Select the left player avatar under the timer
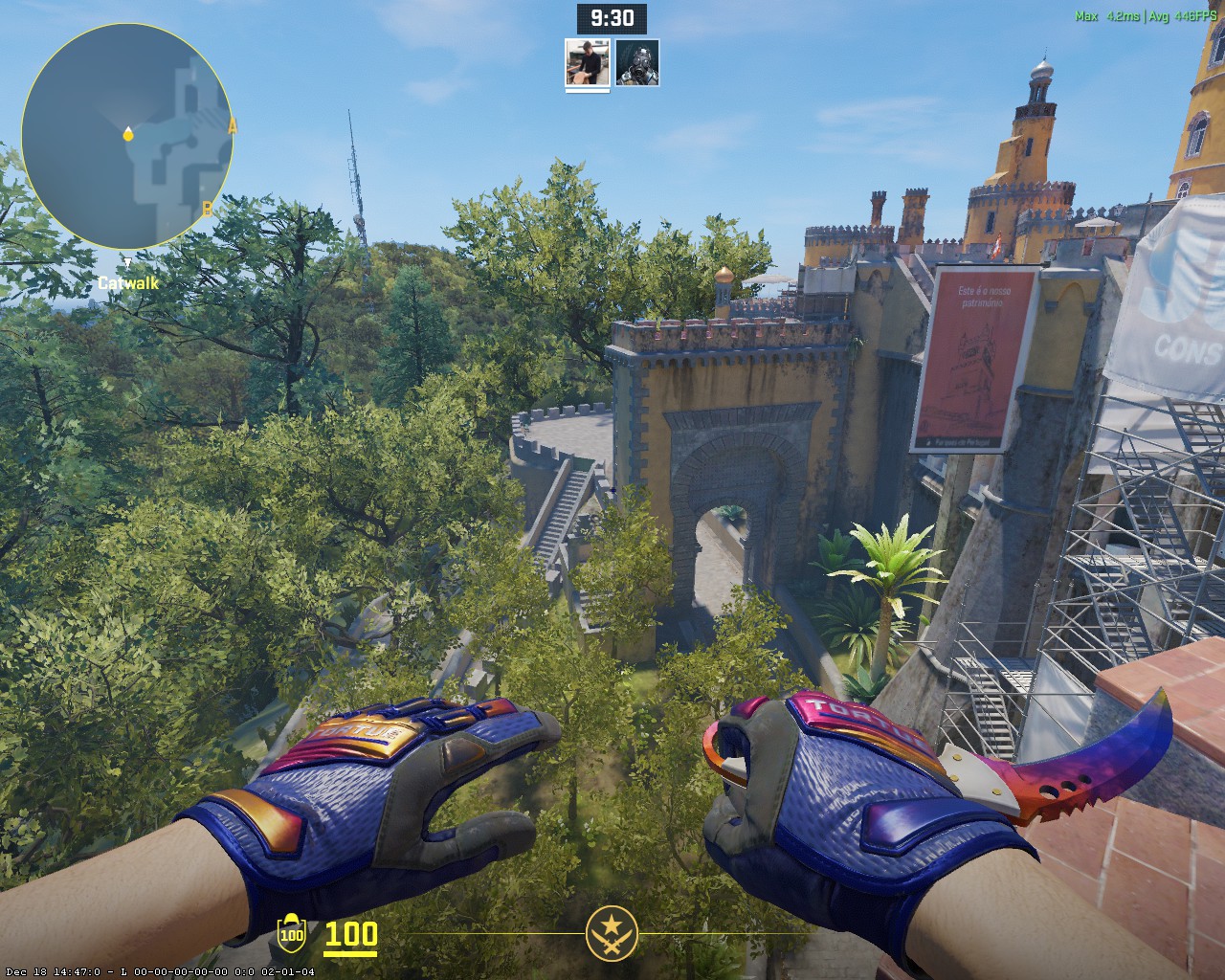The height and width of the screenshot is (980, 1225). tap(588, 62)
